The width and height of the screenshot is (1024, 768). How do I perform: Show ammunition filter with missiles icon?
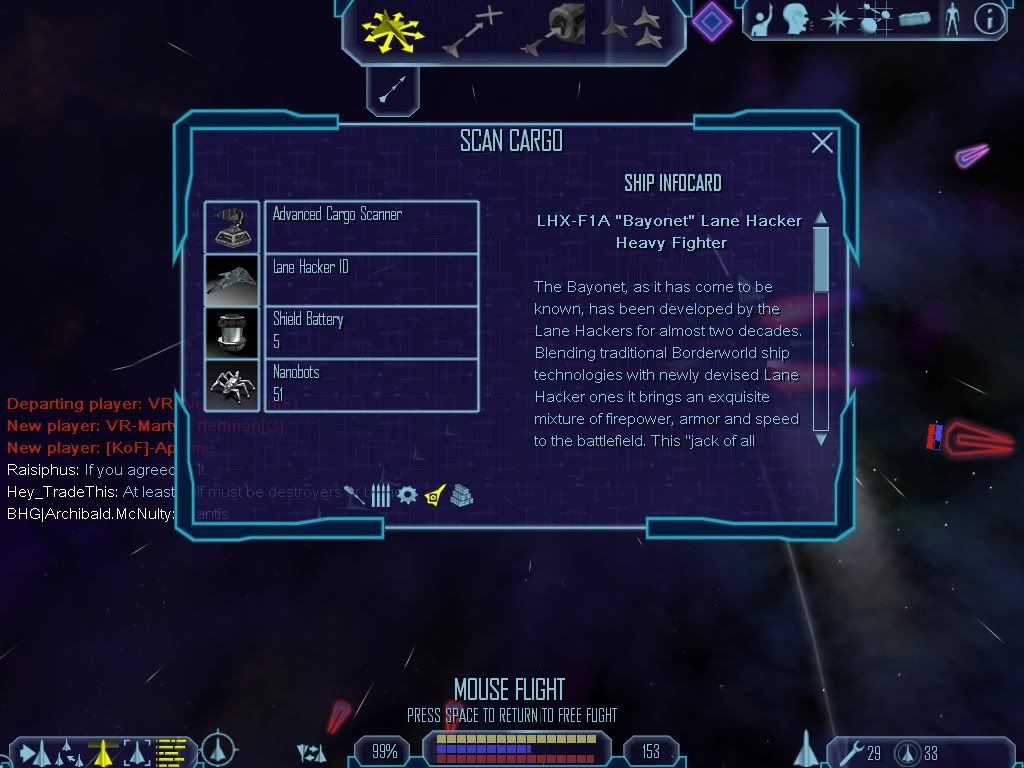(x=380, y=495)
